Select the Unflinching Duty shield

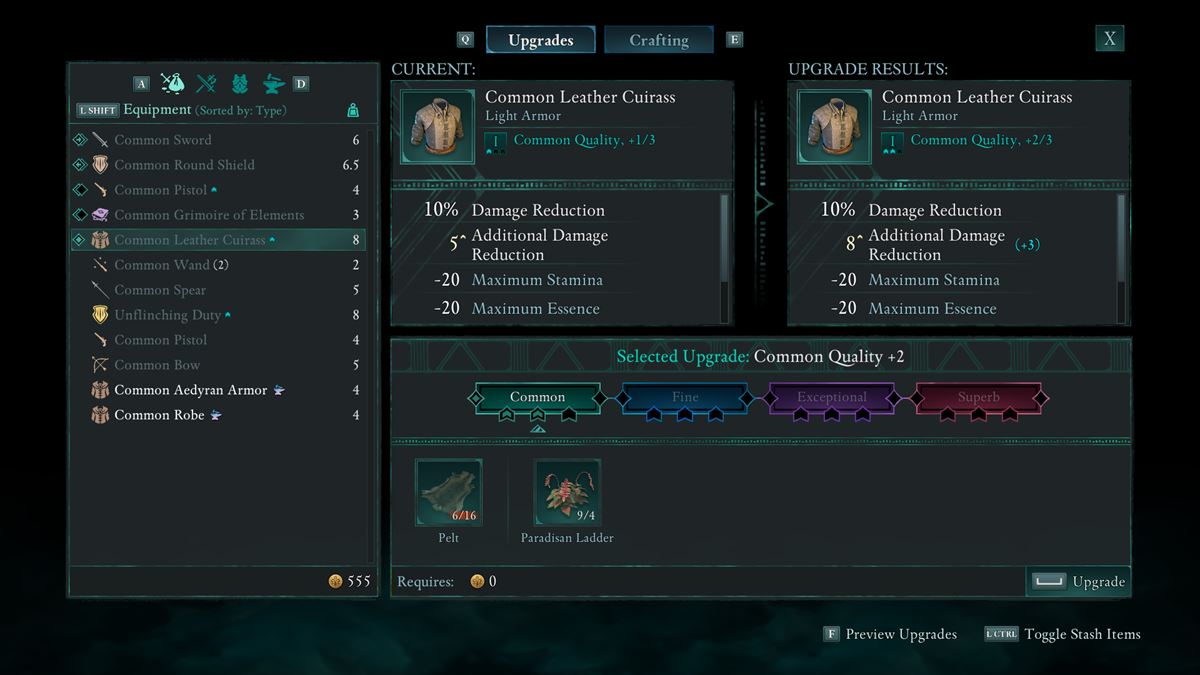(x=167, y=315)
